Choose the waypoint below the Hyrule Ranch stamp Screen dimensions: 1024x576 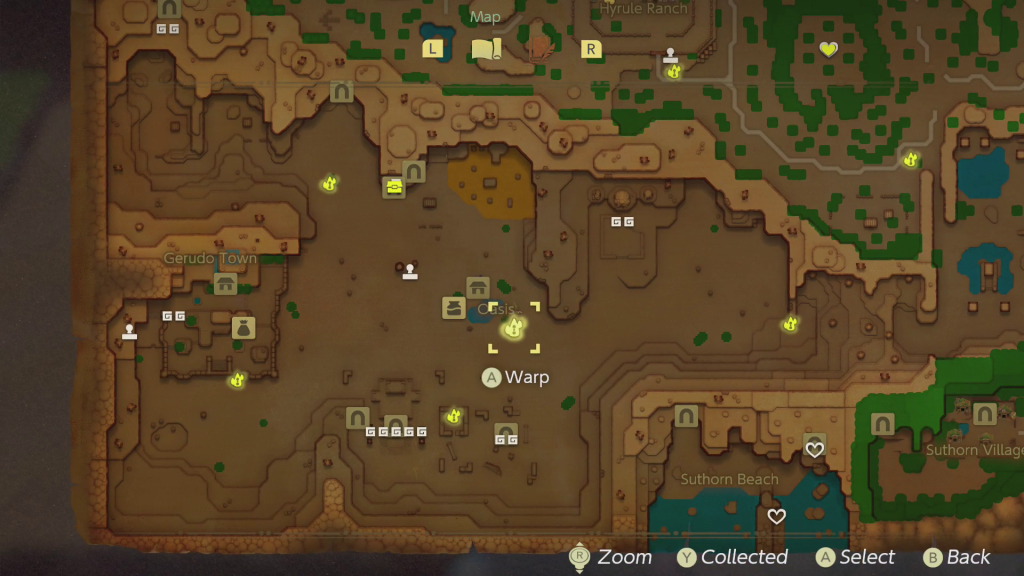[674, 72]
